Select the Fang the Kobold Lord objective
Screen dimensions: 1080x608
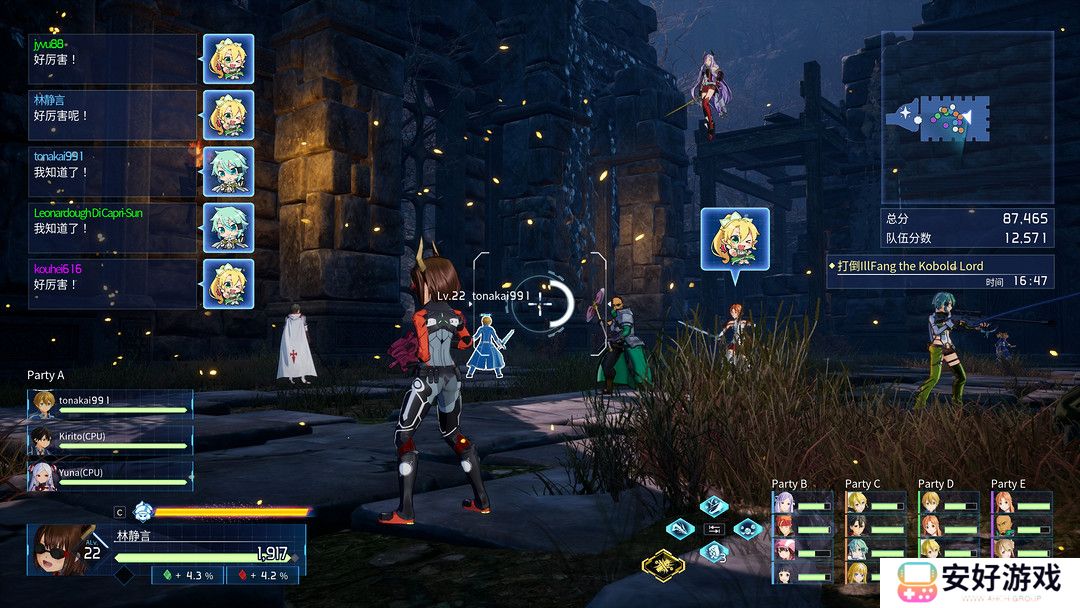click(939, 266)
